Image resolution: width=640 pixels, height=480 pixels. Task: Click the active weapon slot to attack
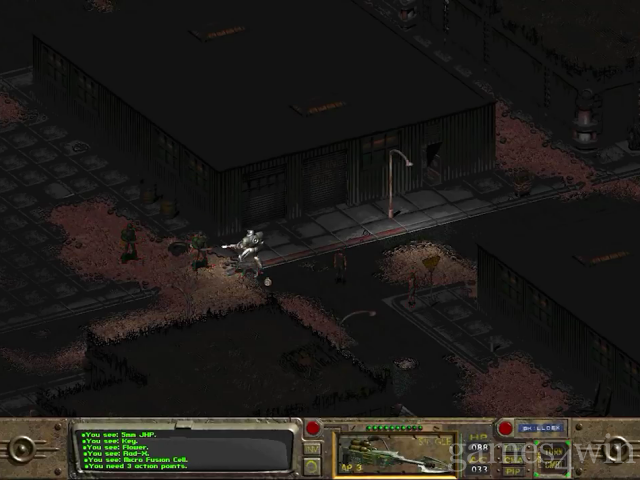(396, 451)
